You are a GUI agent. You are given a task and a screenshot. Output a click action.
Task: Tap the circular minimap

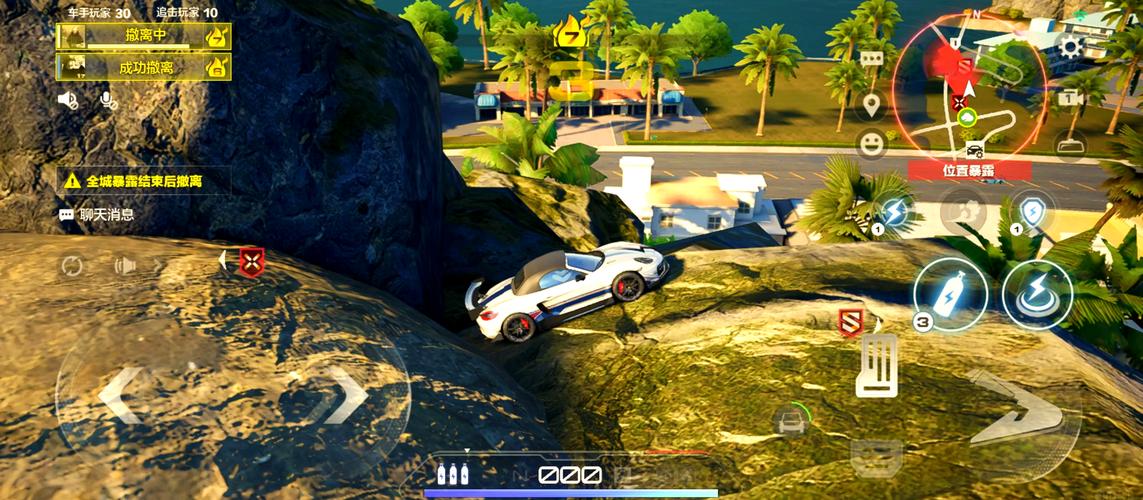click(x=968, y=101)
